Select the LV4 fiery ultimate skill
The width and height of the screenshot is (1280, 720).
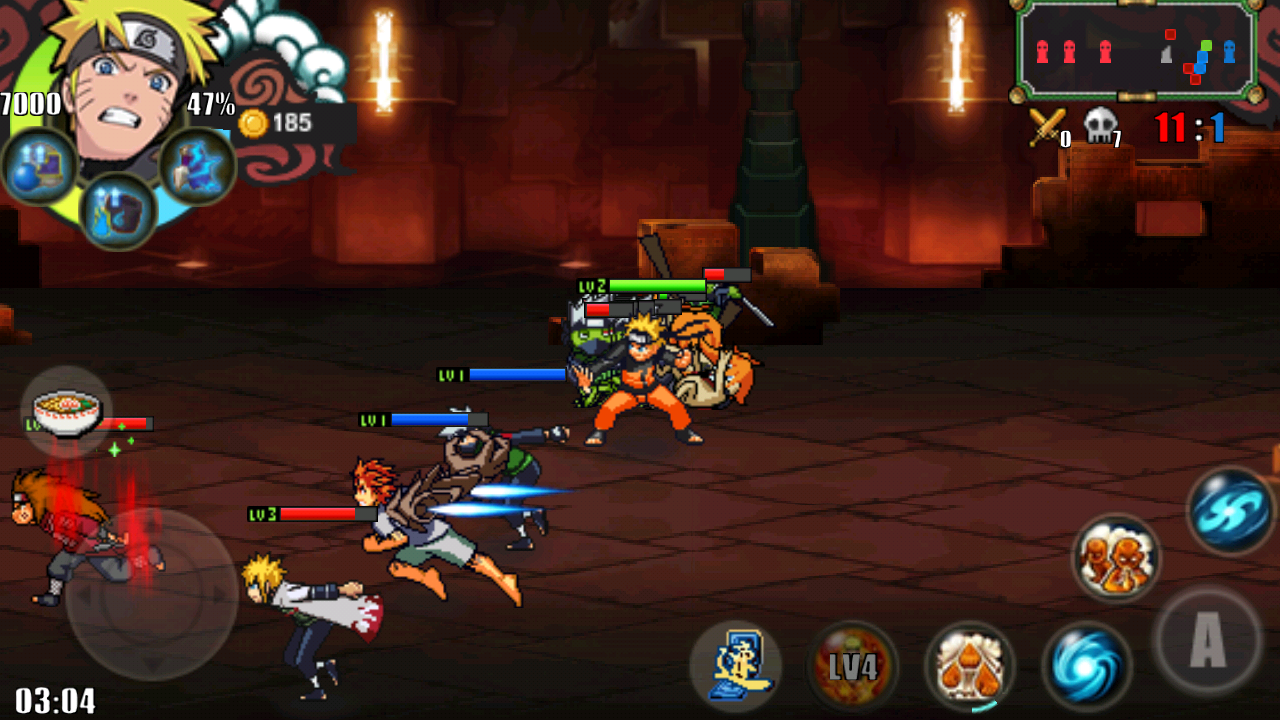852,666
